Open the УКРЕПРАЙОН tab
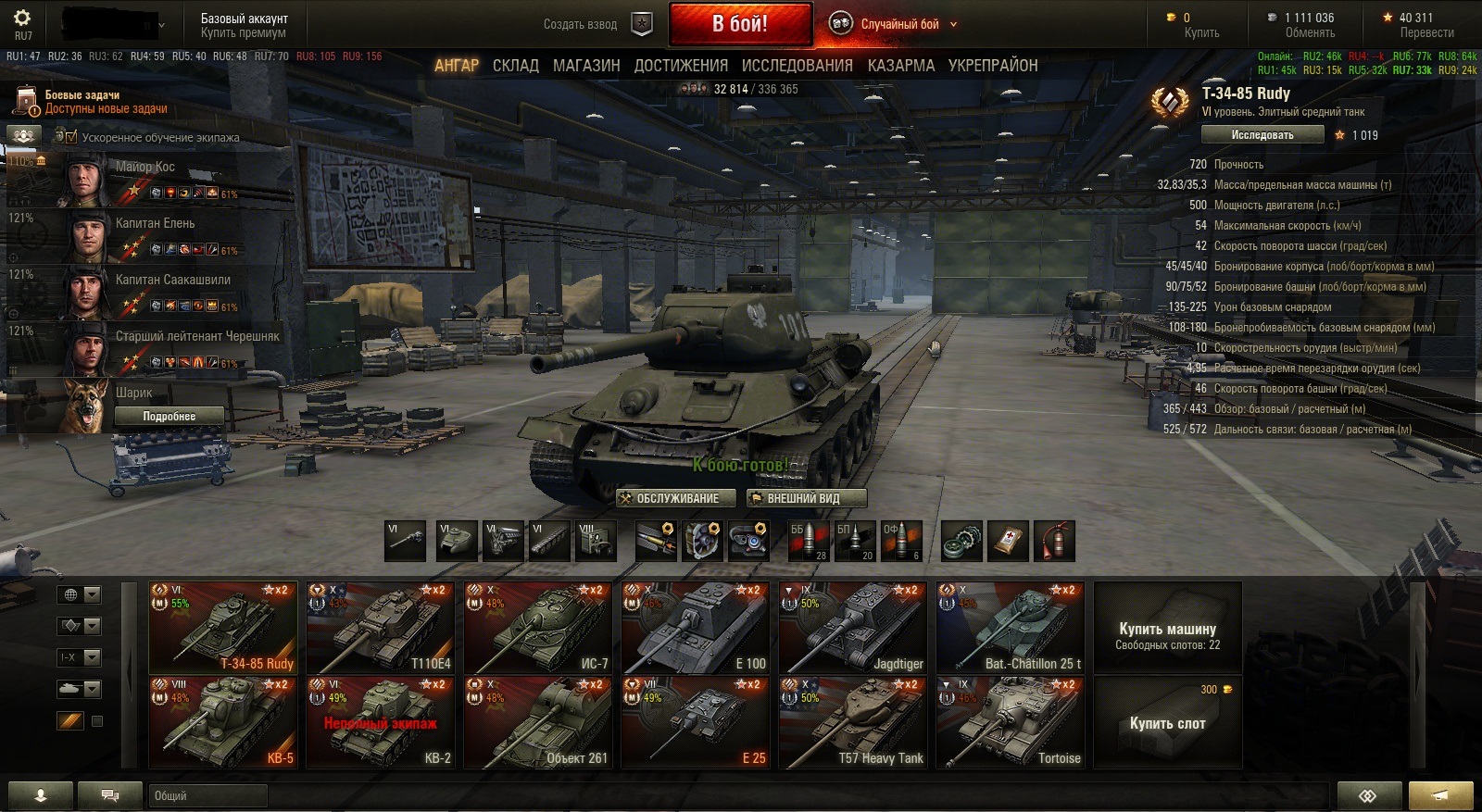Screen dimensions: 1482x812 993,66
